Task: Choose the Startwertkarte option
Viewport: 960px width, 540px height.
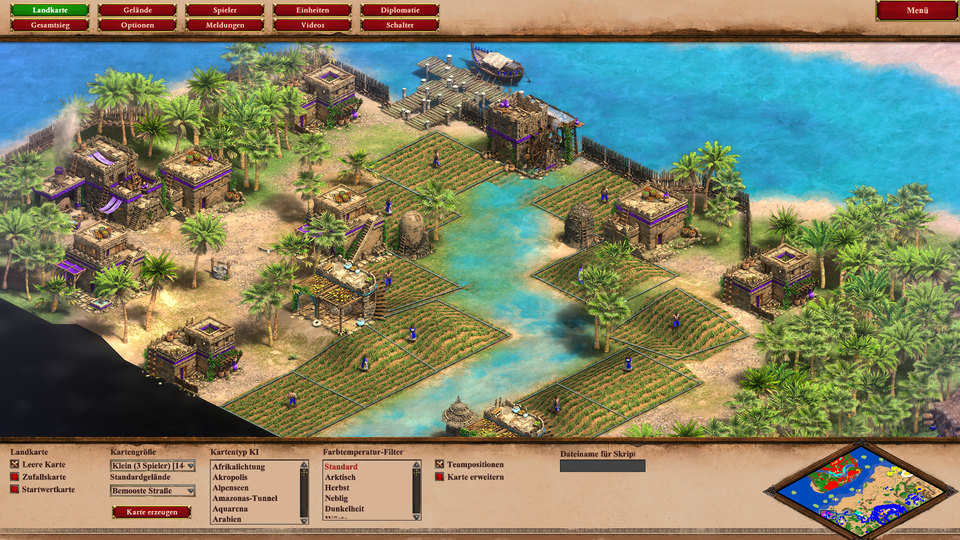Action: (14, 489)
